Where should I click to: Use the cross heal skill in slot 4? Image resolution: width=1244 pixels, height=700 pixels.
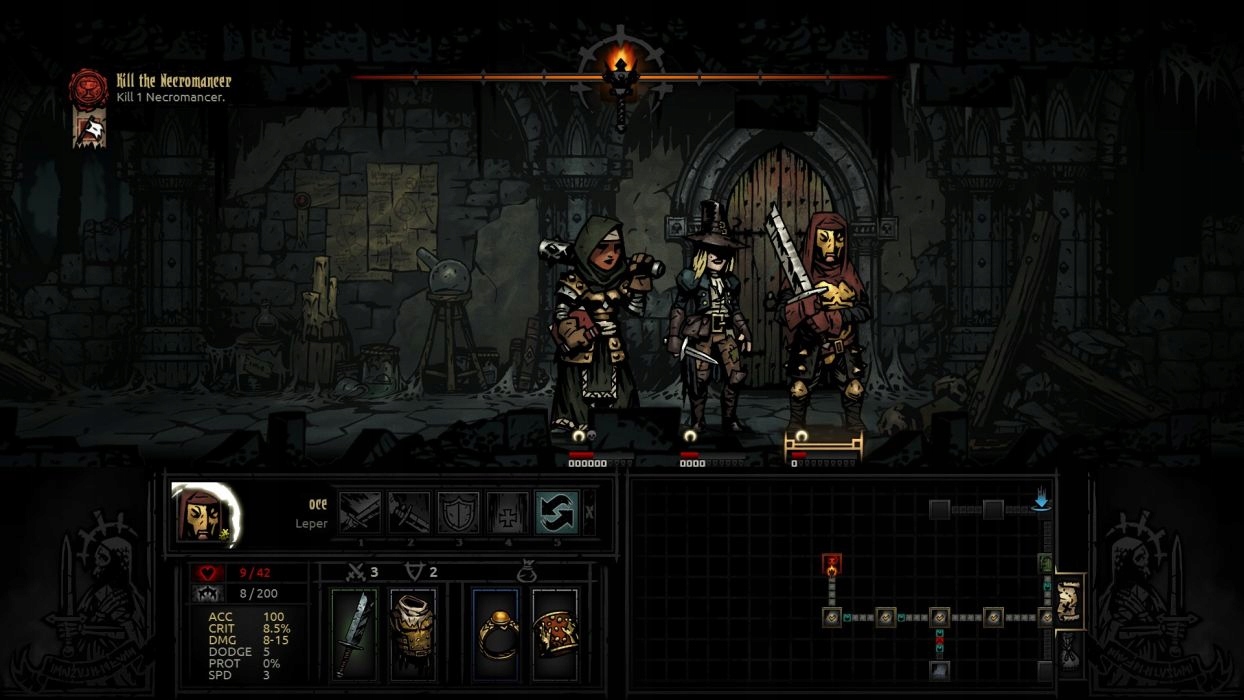(x=507, y=513)
